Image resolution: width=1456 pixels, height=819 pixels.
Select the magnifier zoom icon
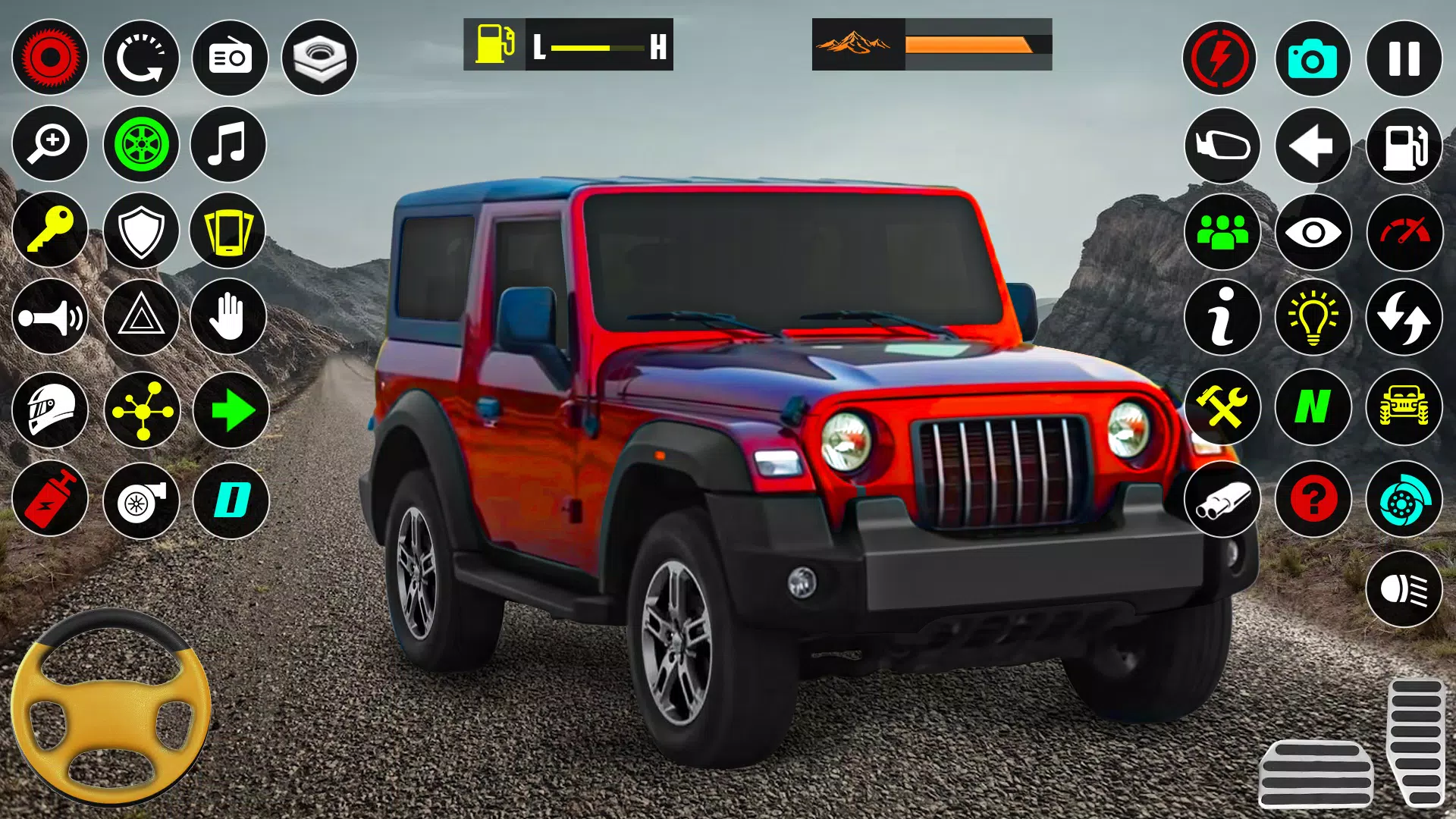50,144
